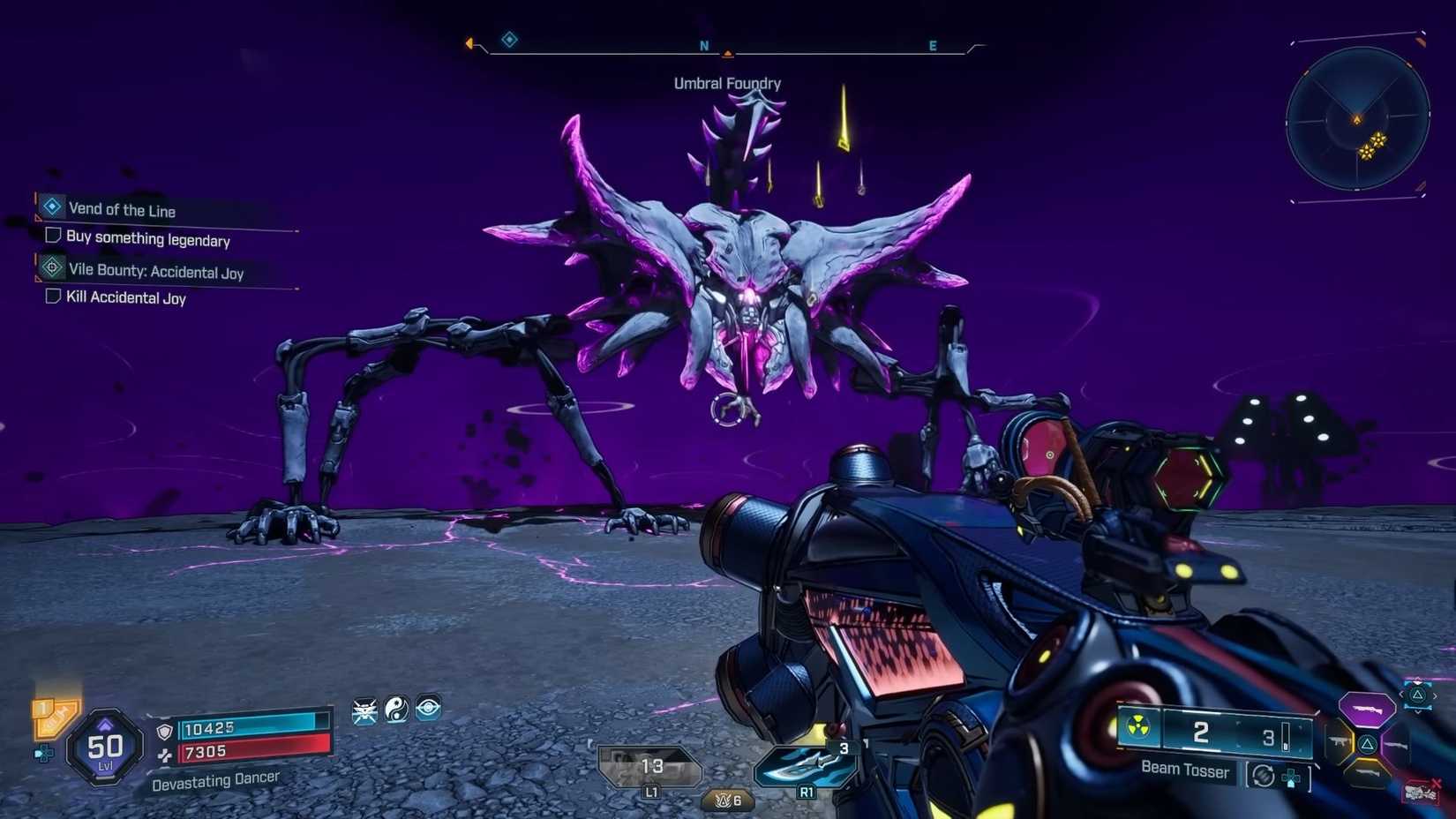Click the eye buff icon
Viewport: 1456px width, 819px height.
(x=427, y=709)
